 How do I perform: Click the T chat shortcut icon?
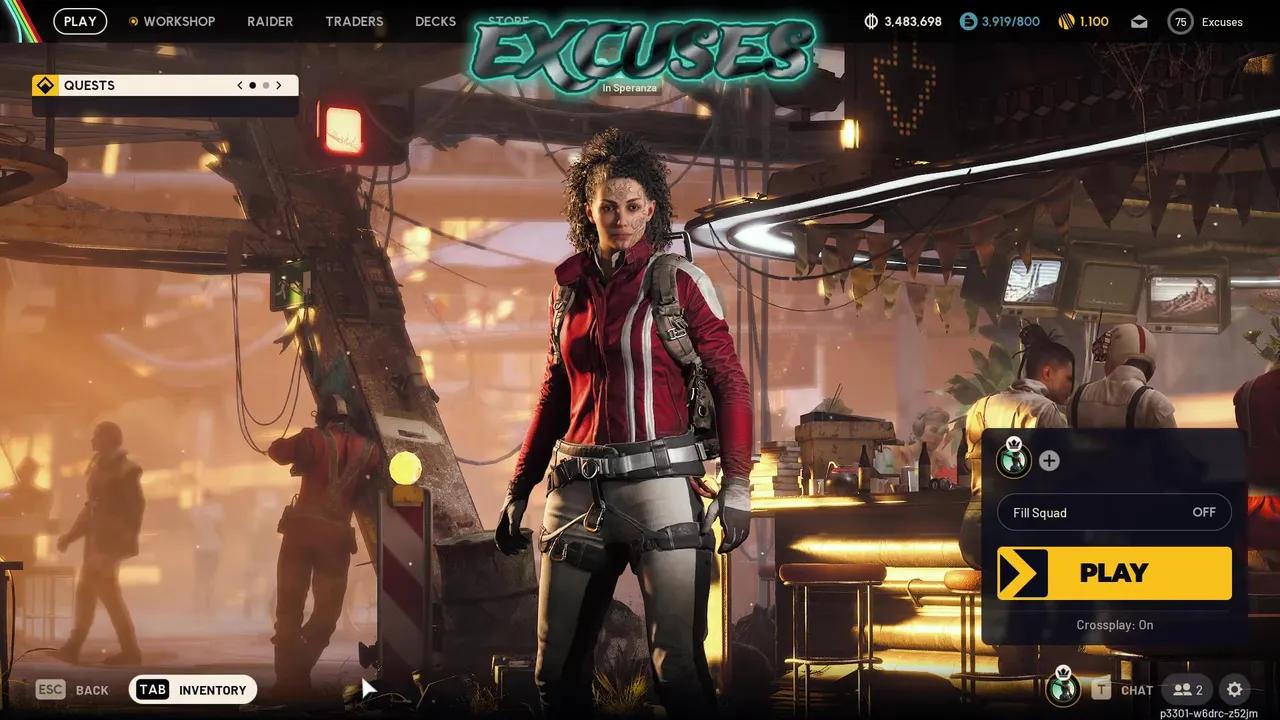tap(1102, 690)
